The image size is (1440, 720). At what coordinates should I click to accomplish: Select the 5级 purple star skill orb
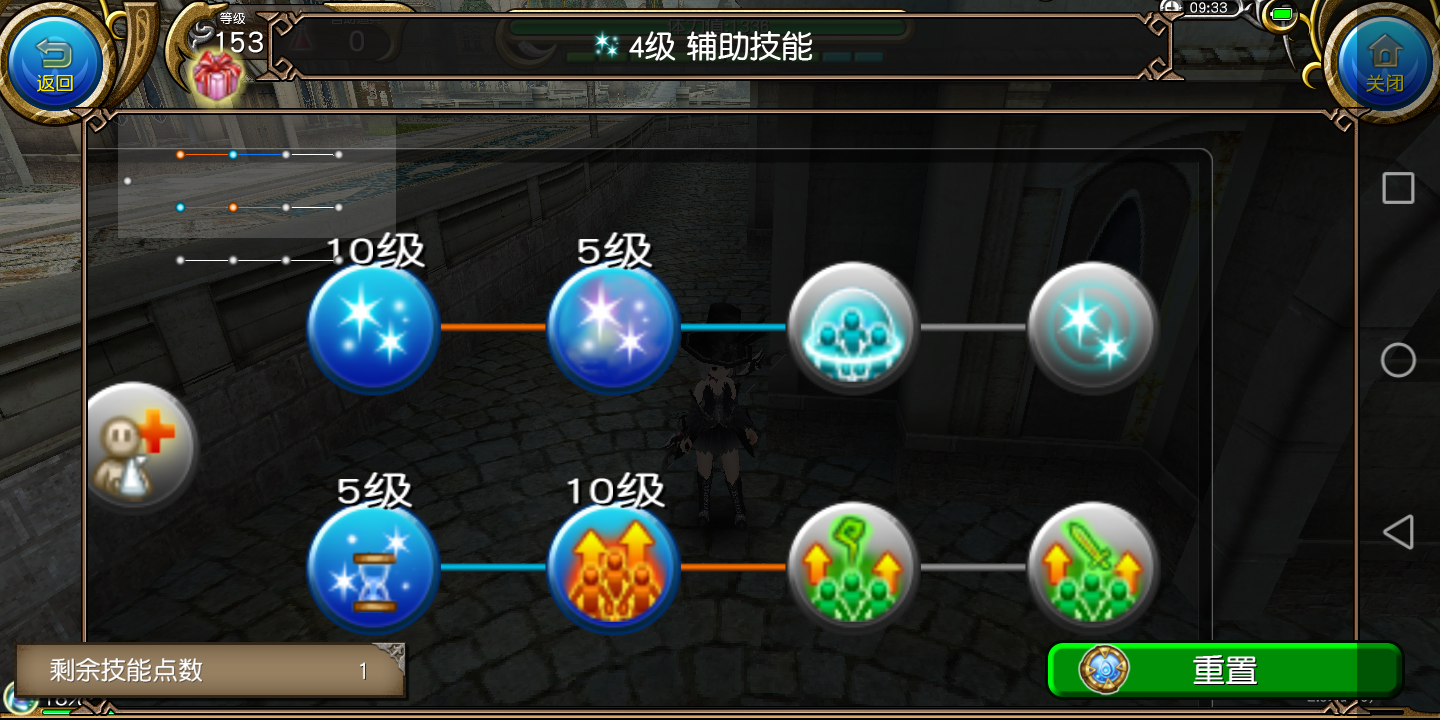[613, 327]
